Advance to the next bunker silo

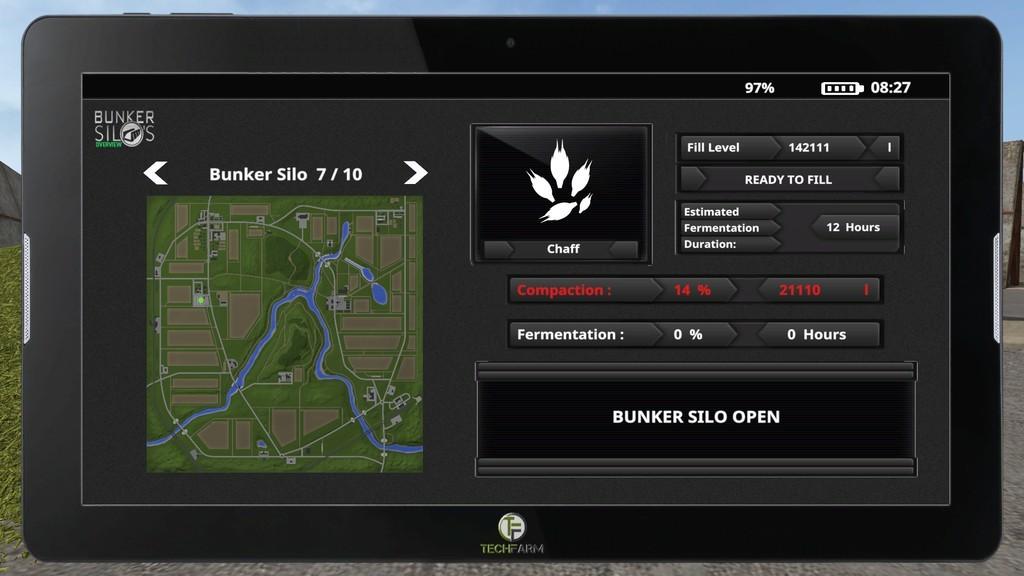tap(415, 173)
